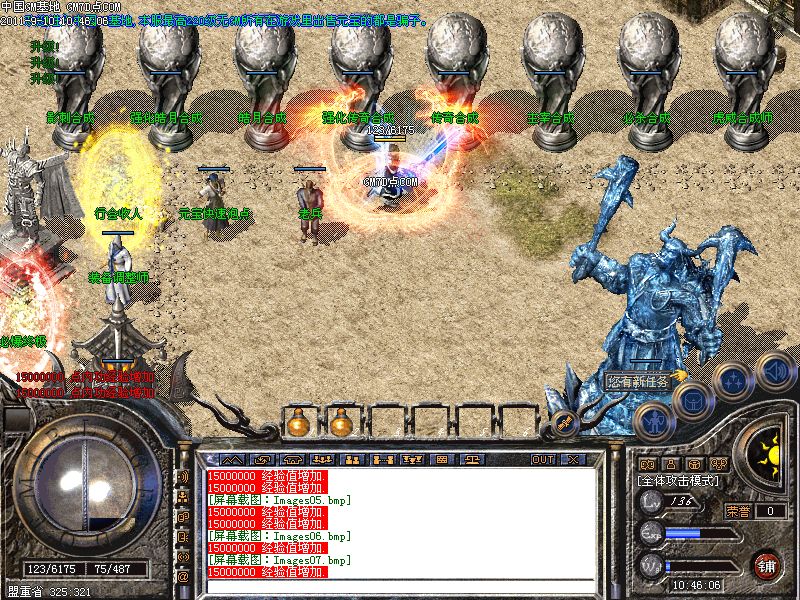
Task: Click the red shop button
Action: [767, 563]
